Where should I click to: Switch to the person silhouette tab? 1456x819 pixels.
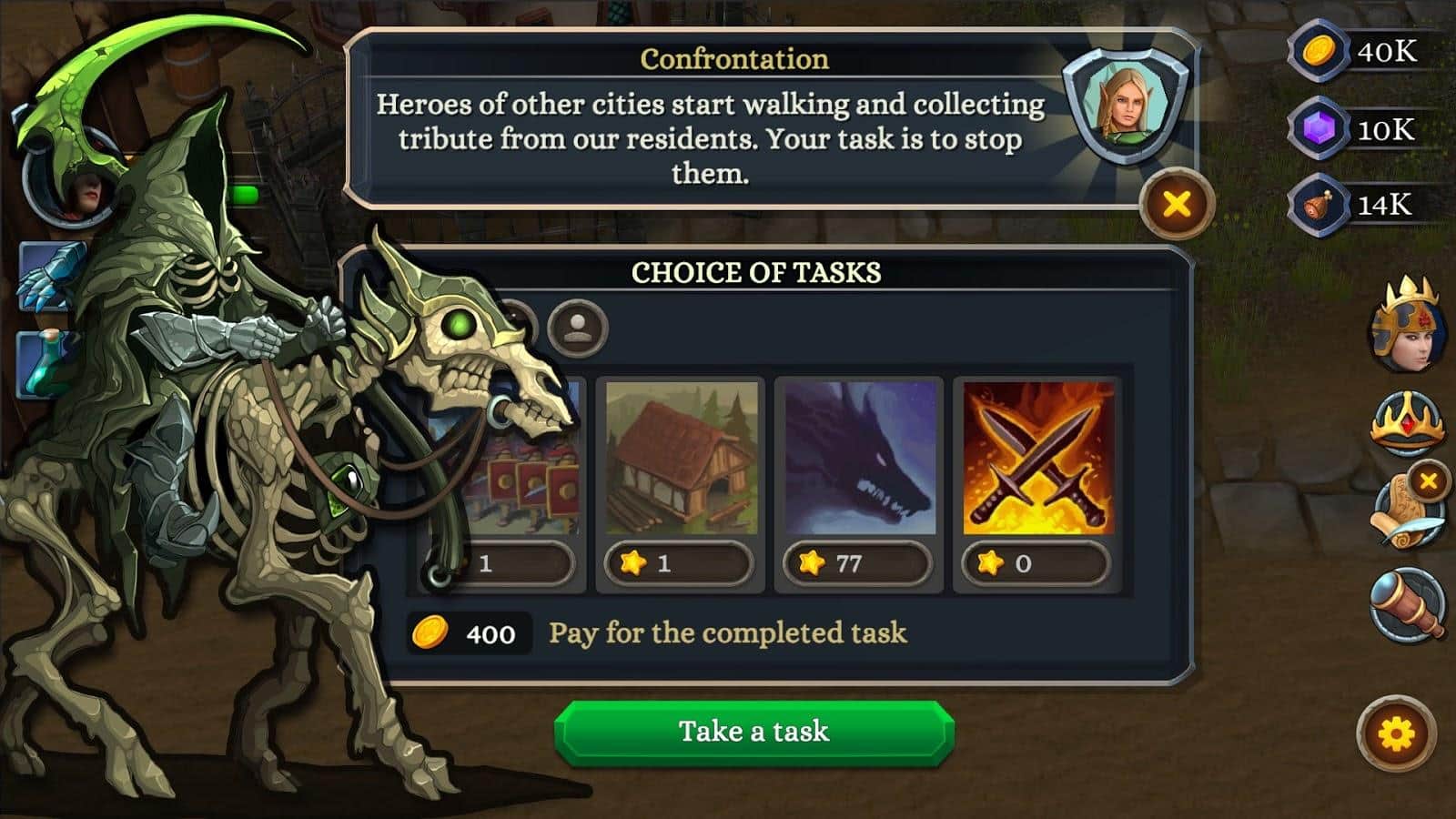coord(577,328)
